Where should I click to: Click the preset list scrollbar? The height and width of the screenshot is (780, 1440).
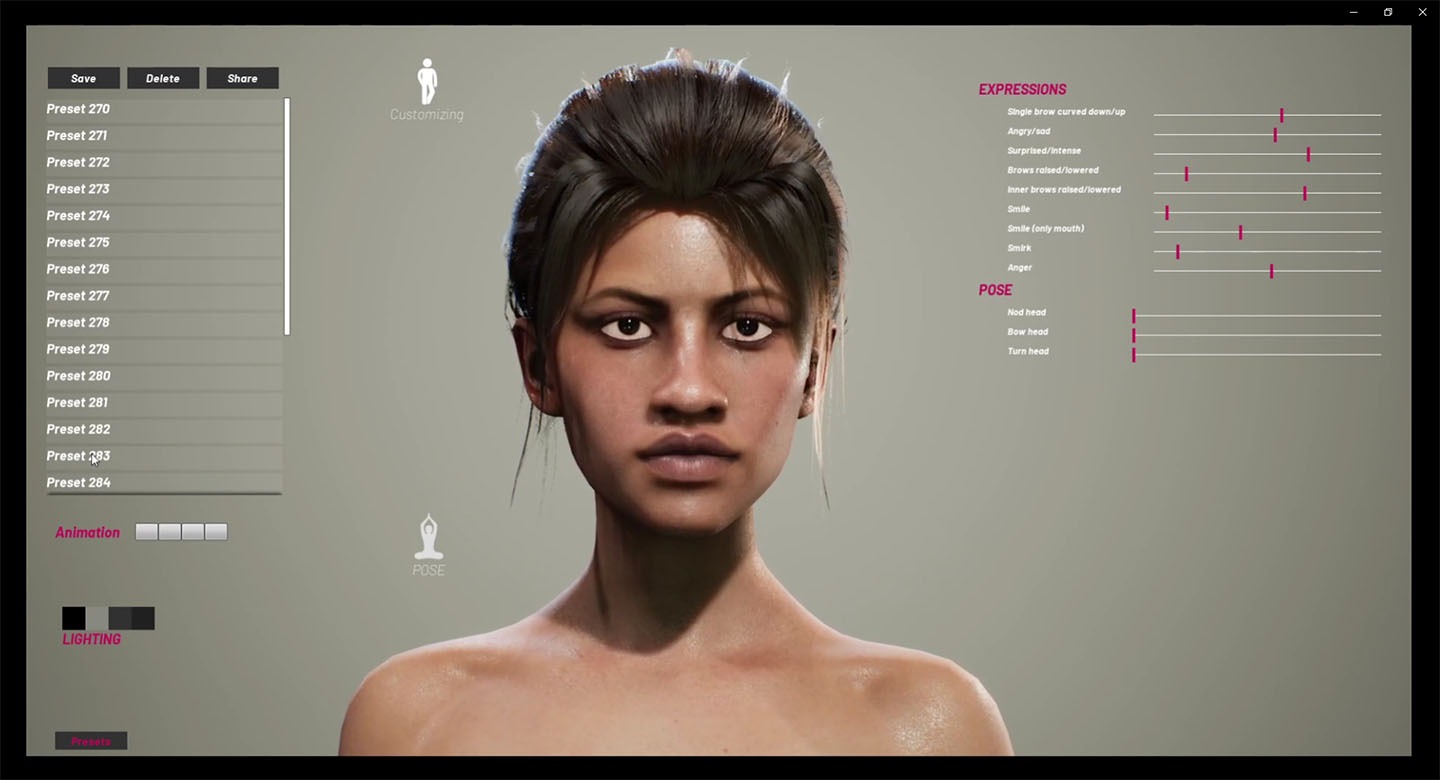(x=287, y=215)
